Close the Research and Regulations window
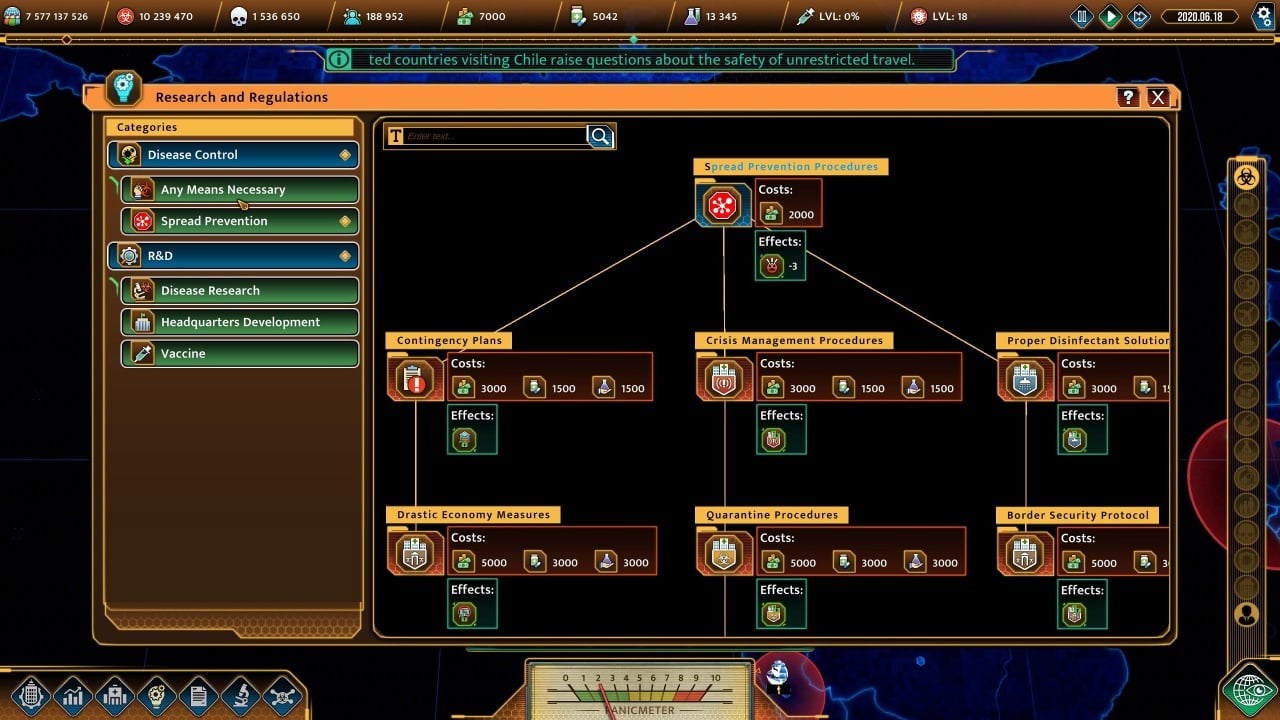The image size is (1280, 720). (1158, 97)
